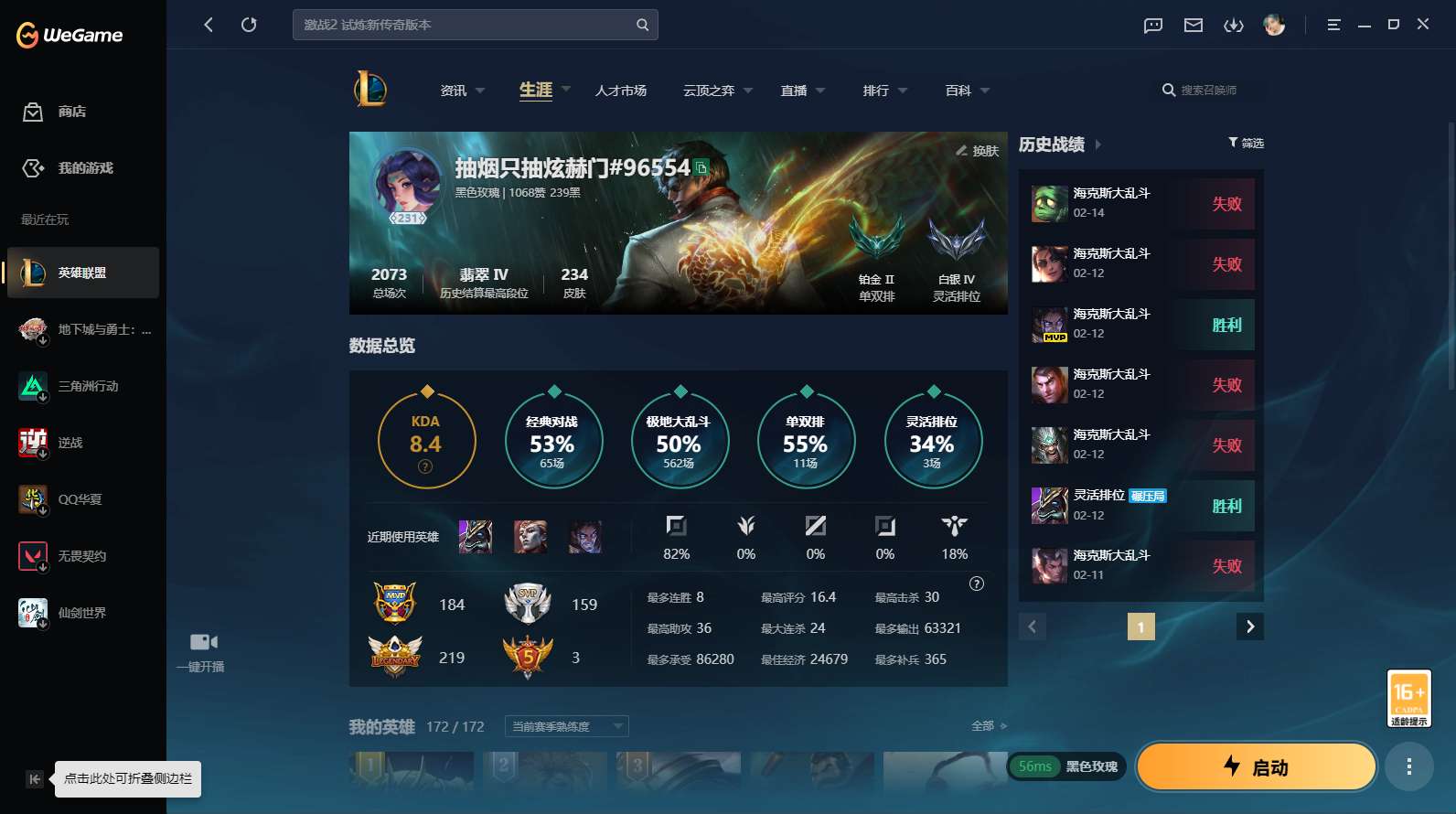Open the 百科 section
The width and height of the screenshot is (1456, 814).
click(x=958, y=90)
